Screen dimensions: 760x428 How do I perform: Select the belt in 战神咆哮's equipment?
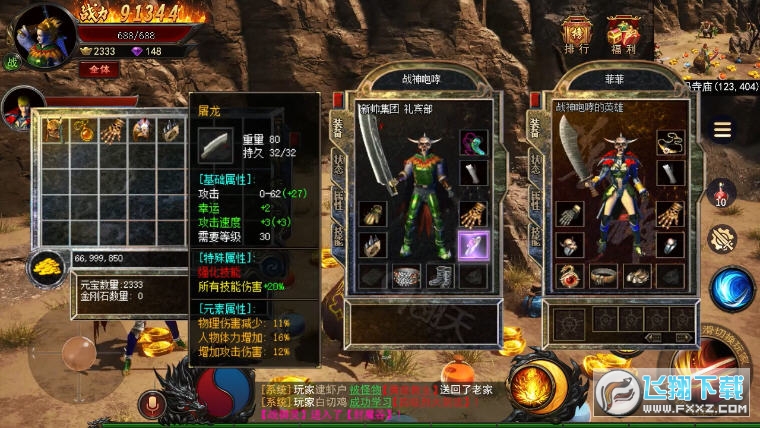tap(407, 277)
